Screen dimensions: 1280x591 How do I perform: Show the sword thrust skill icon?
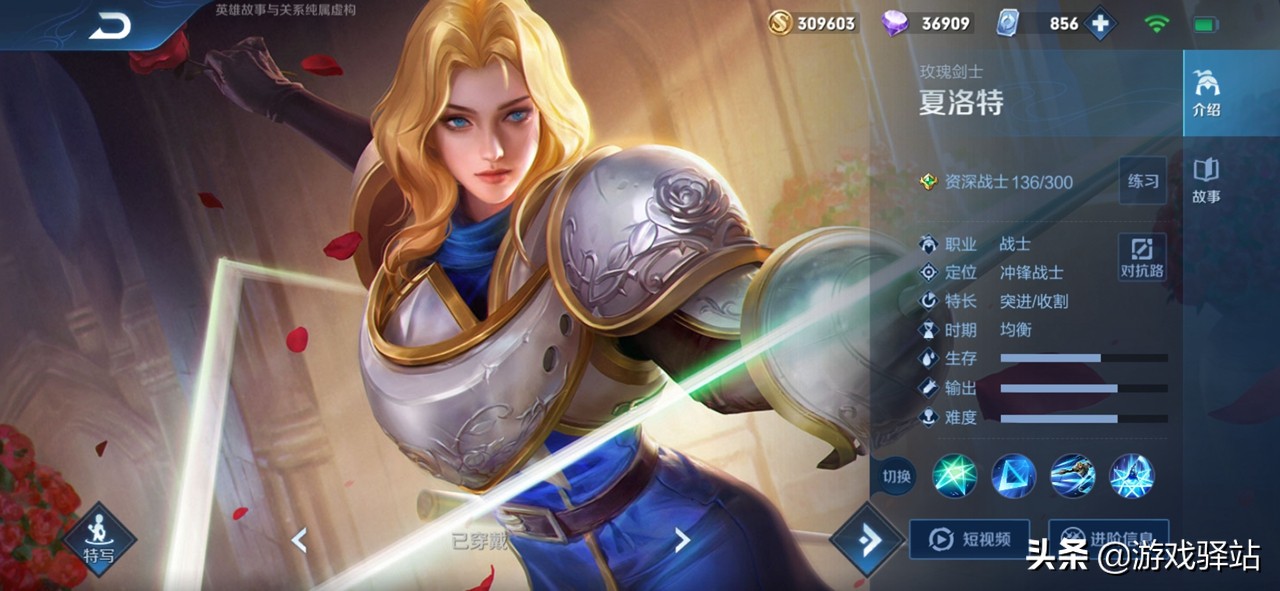click(x=1072, y=476)
